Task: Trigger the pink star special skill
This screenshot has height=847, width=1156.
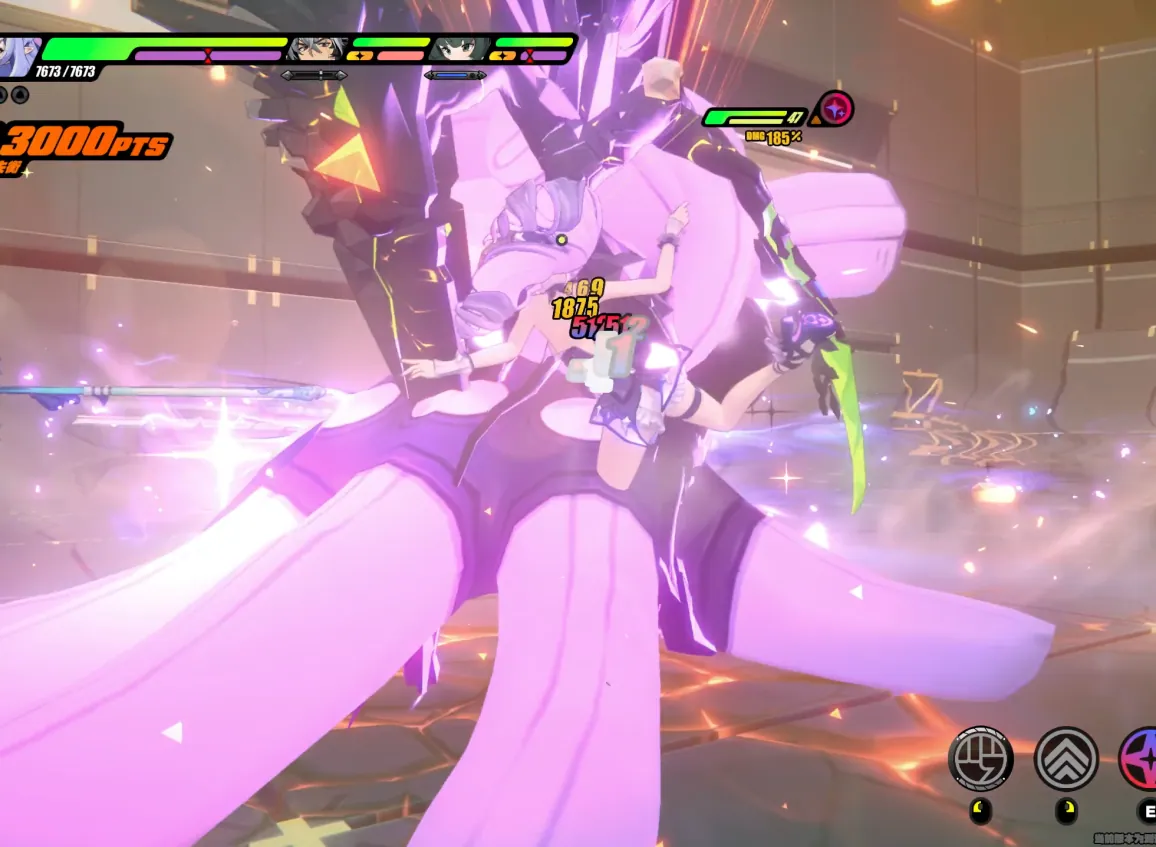Action: (x=1140, y=759)
